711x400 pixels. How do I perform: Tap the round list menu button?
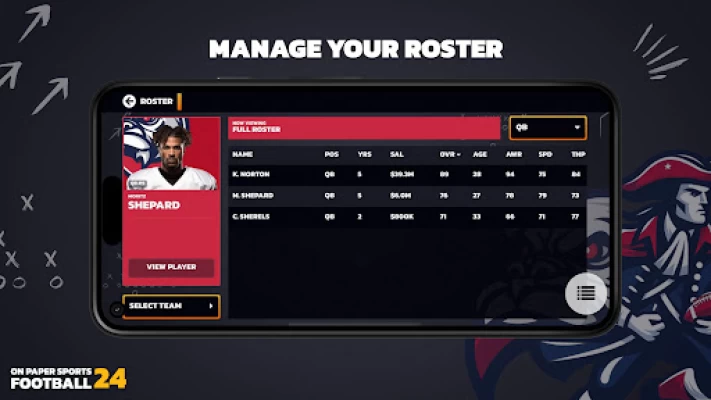pos(586,293)
